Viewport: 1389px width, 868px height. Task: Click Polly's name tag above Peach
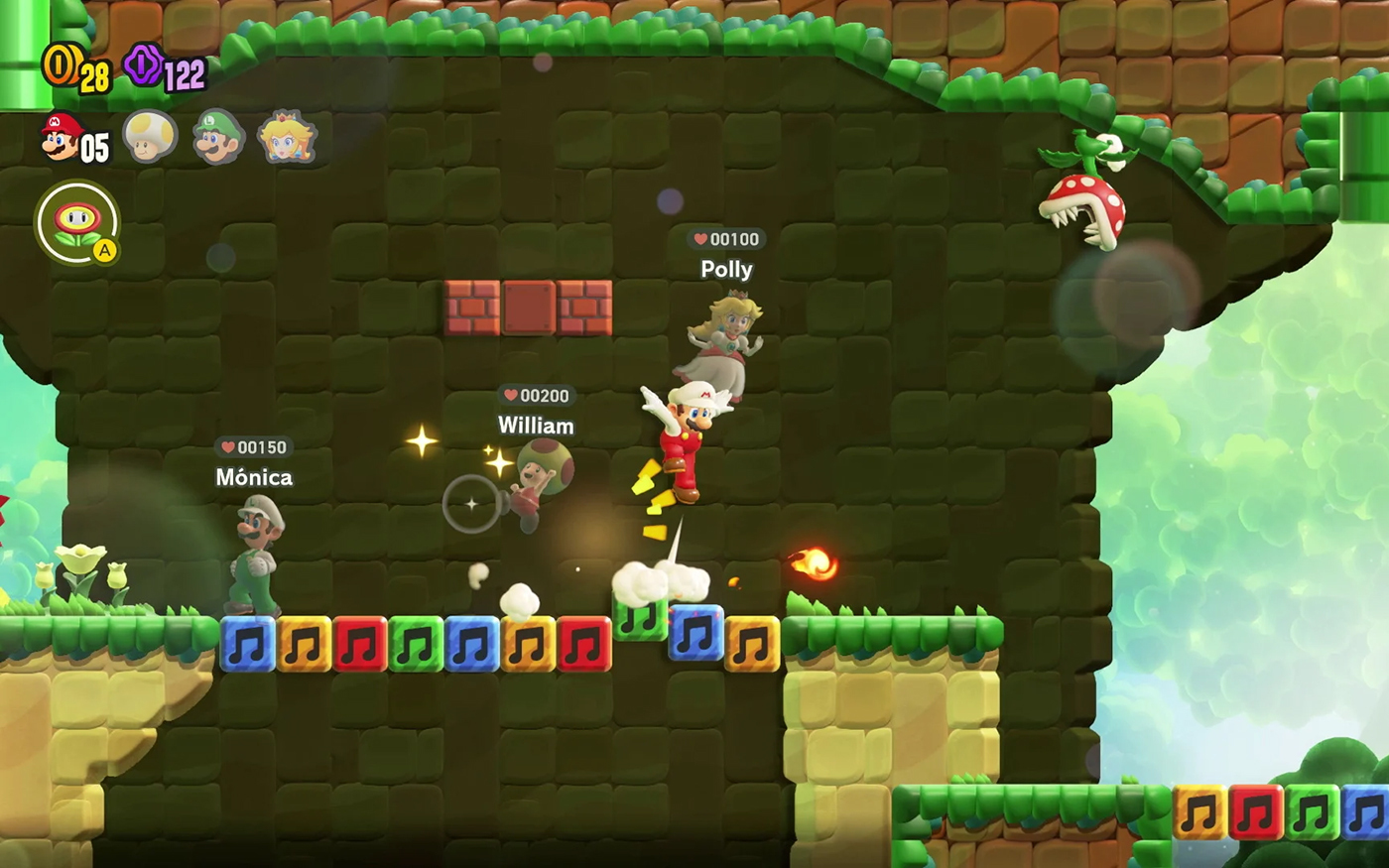727,269
